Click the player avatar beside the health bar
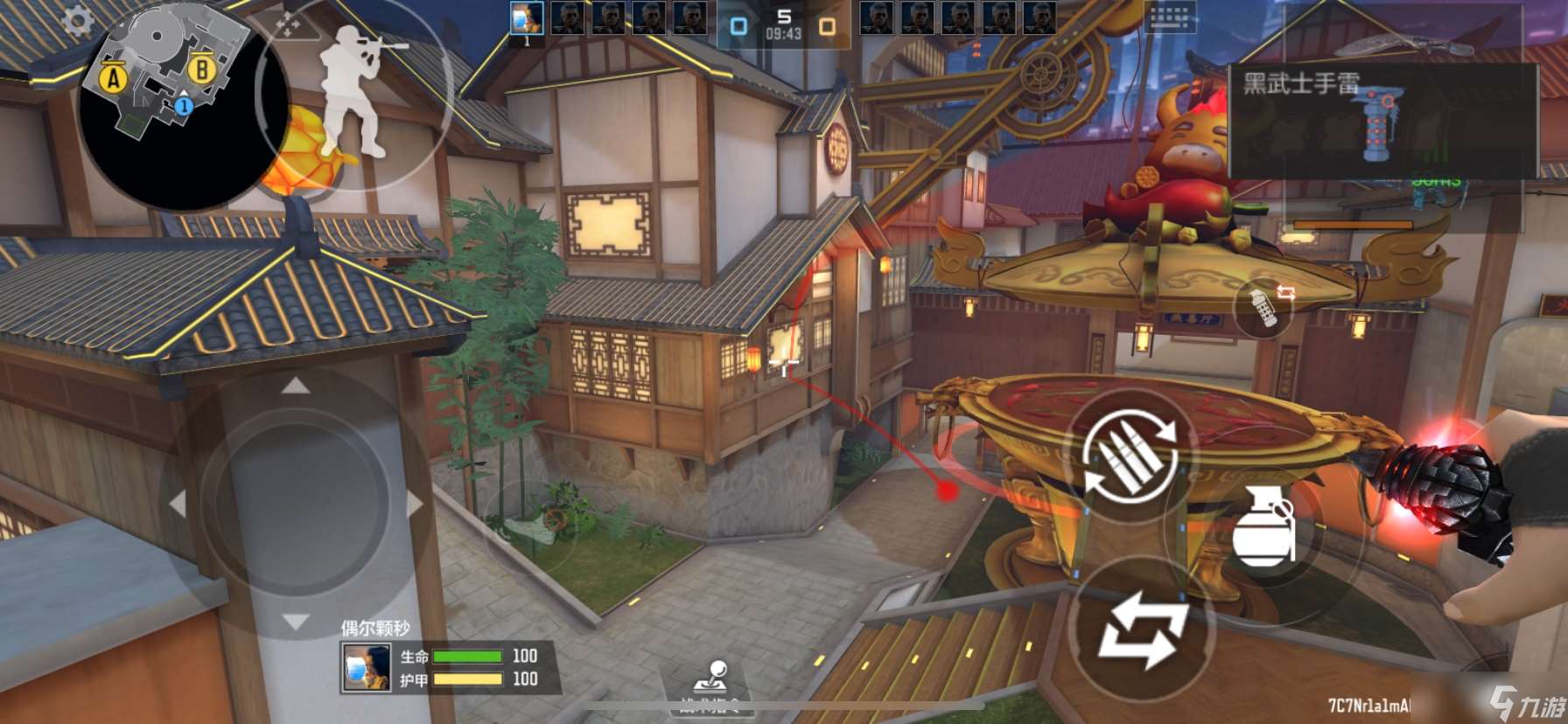Screen dimensions: 1568x724 [x=367, y=668]
